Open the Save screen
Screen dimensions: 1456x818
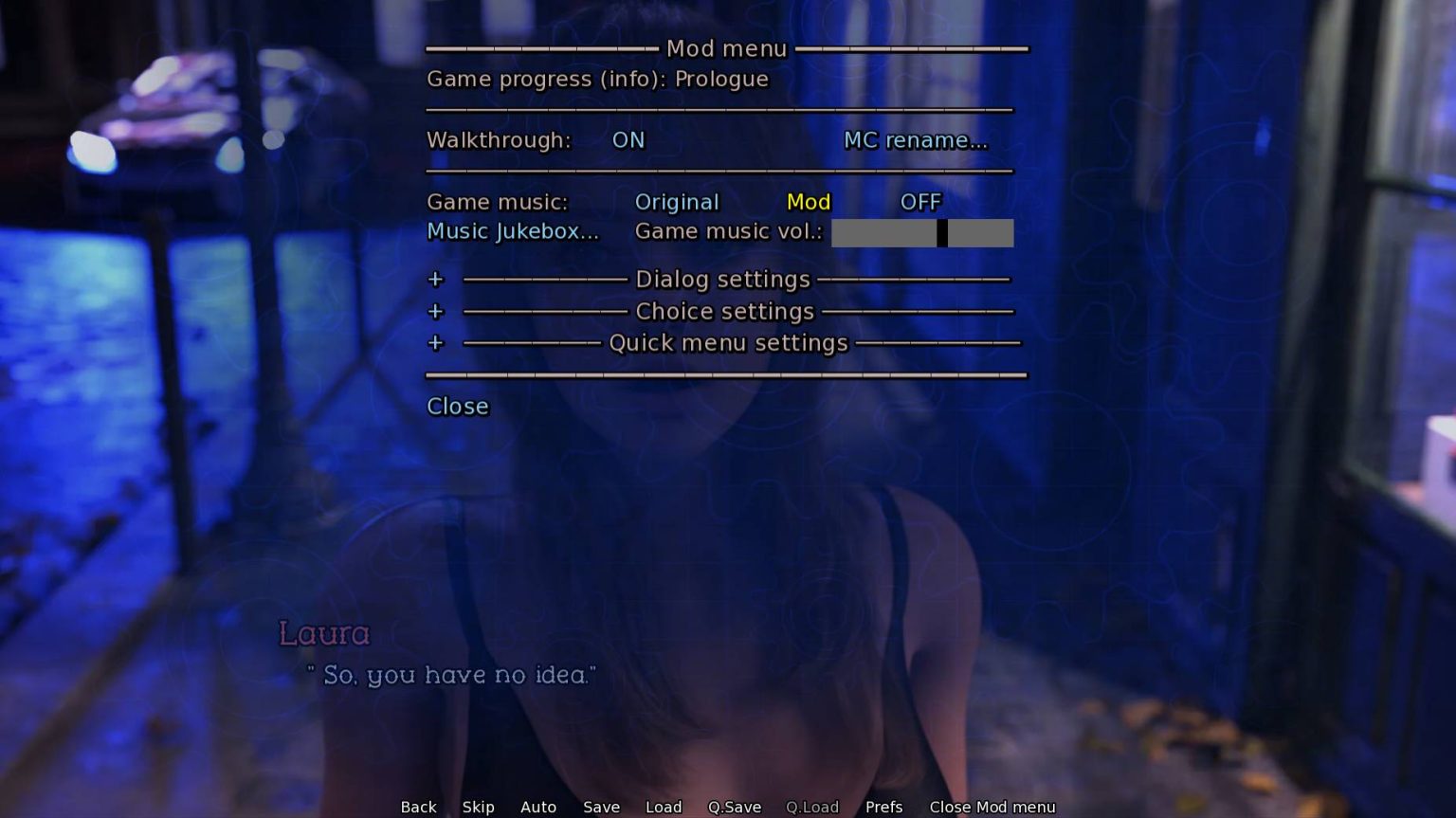tap(601, 807)
